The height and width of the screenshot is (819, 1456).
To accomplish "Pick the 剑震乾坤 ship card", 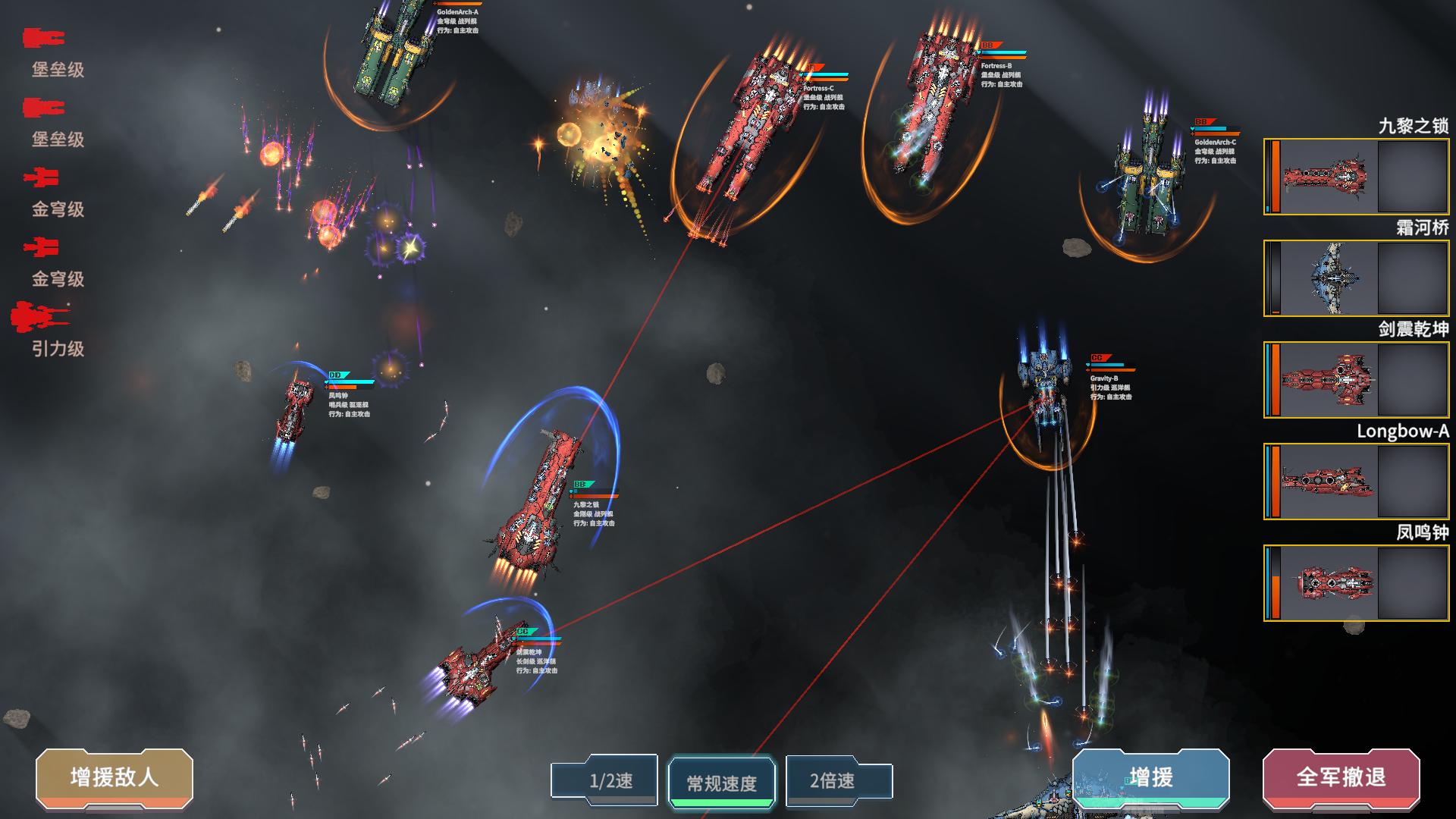I will click(1356, 380).
